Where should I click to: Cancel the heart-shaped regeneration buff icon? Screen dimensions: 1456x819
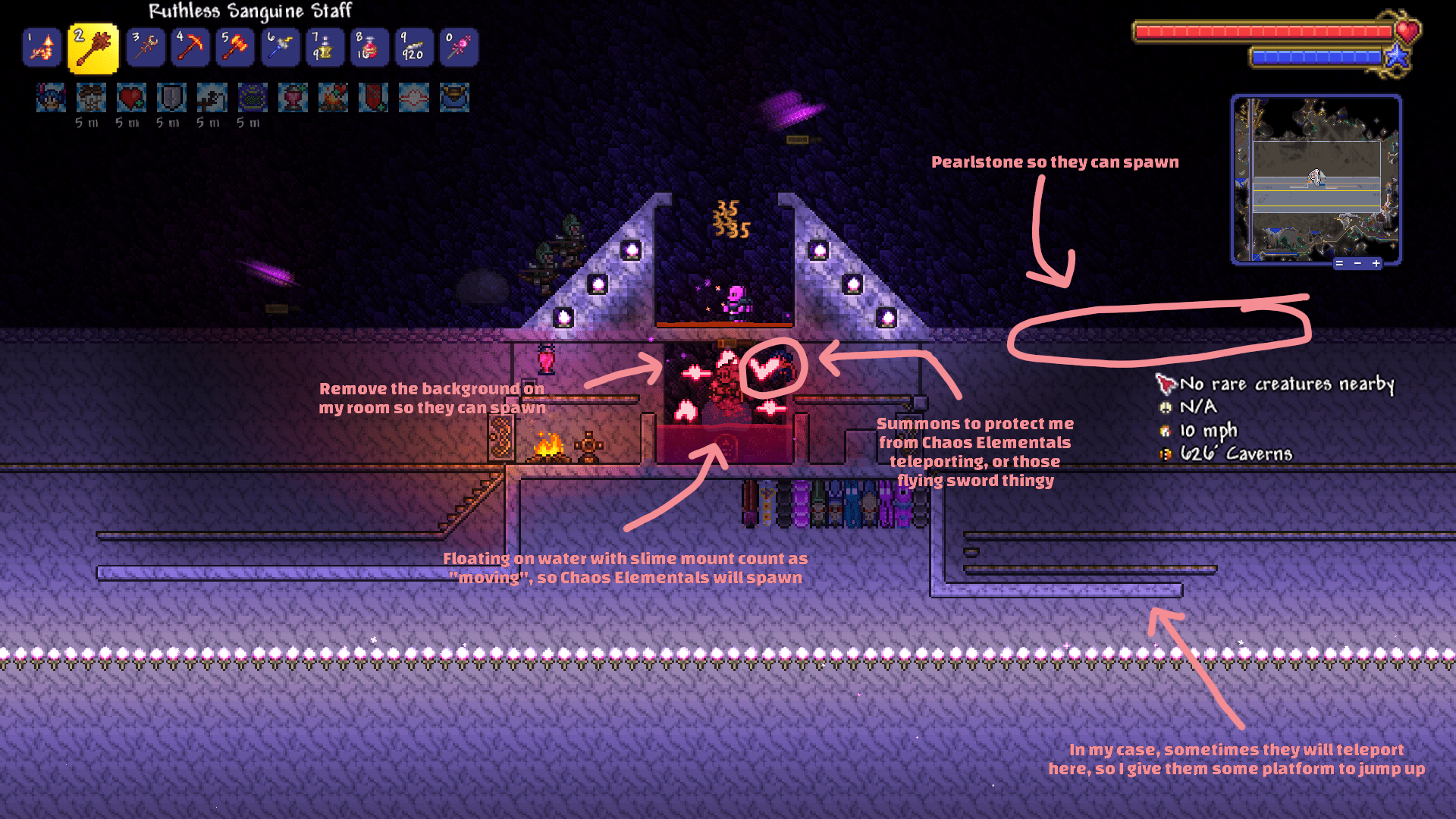pyautogui.click(x=129, y=99)
